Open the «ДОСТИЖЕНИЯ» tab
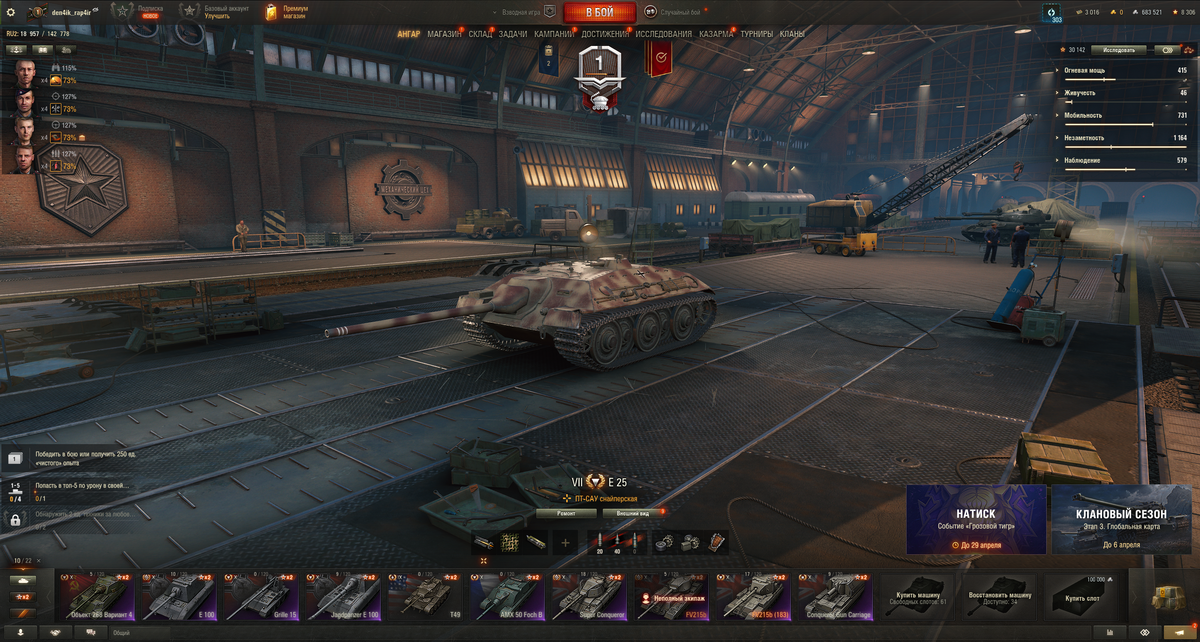This screenshot has height=642, width=1200. click(x=605, y=34)
